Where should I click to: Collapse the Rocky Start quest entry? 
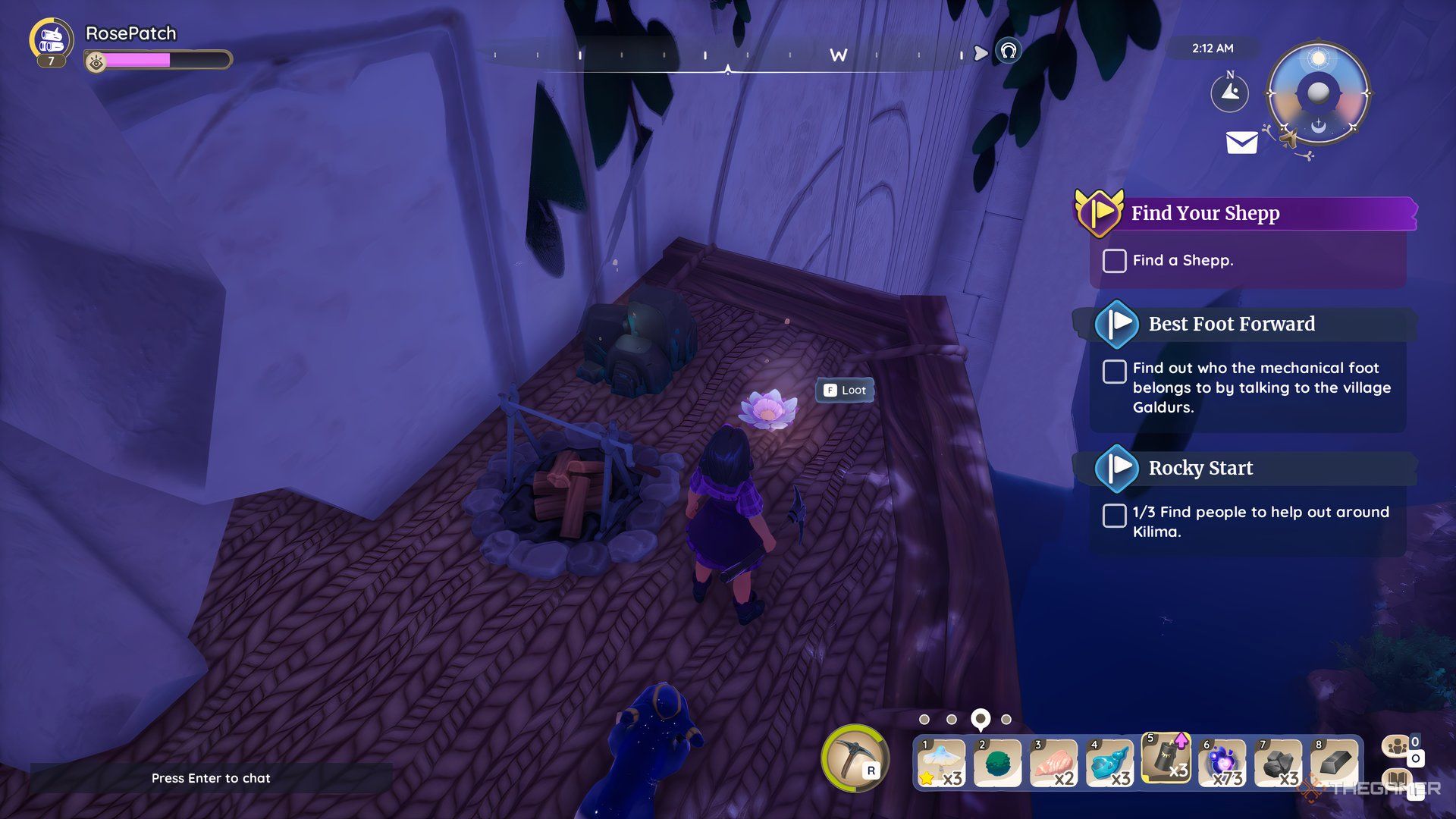pos(1115,469)
